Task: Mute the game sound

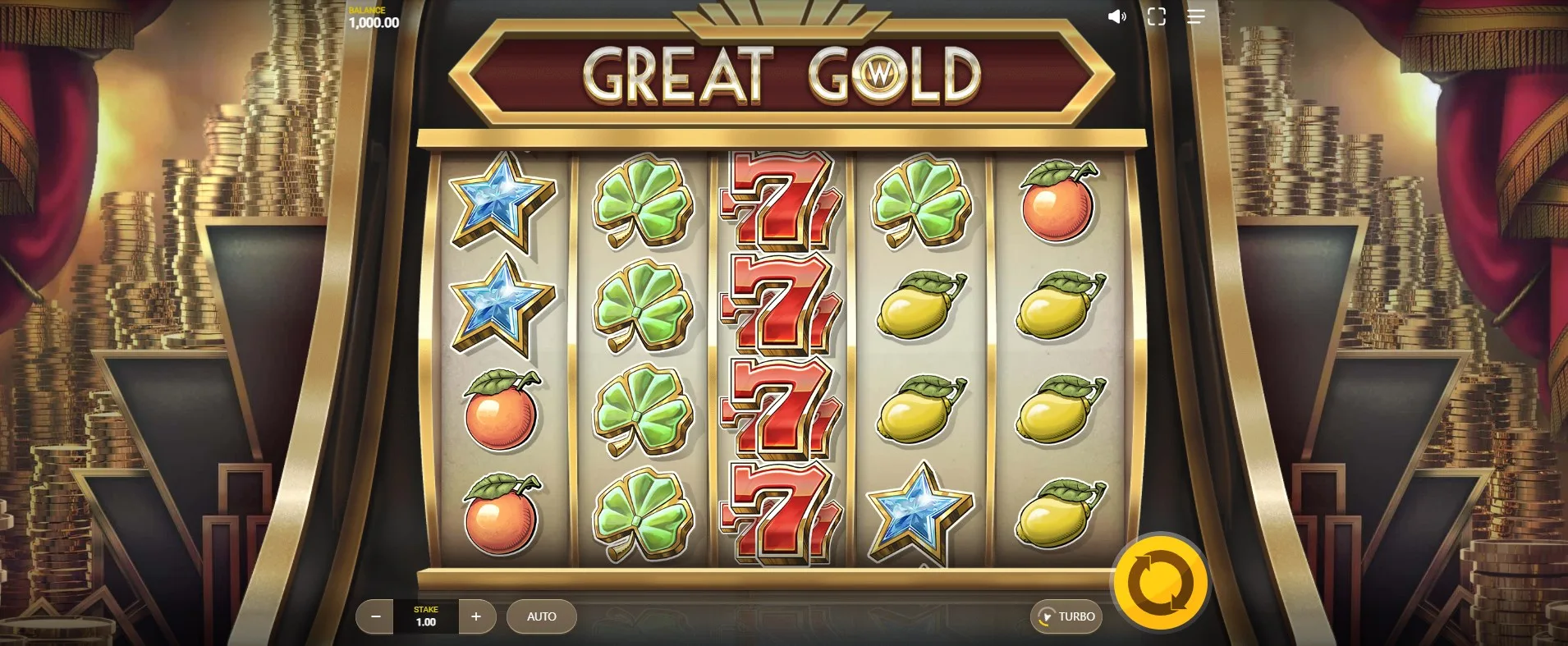Action: (1116, 16)
